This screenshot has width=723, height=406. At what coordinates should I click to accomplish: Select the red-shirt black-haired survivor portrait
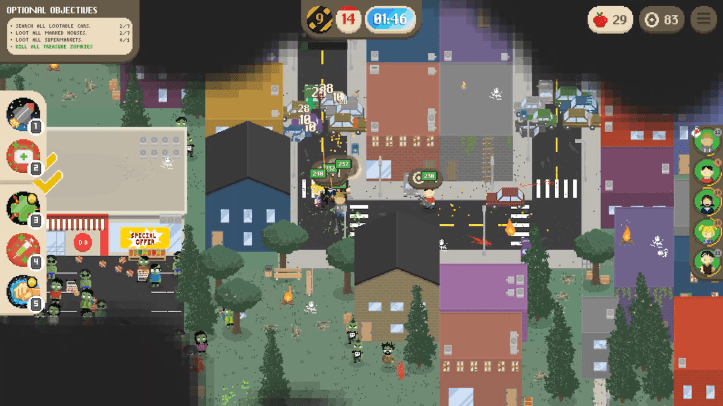tap(707, 170)
